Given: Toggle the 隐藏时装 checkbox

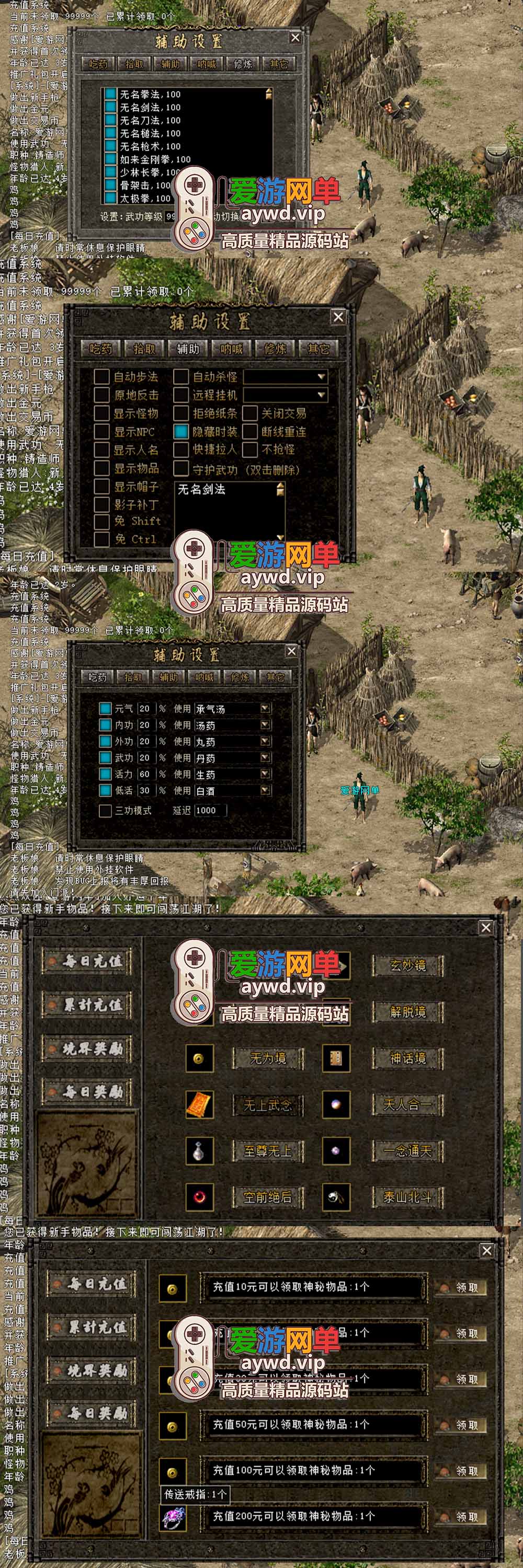Looking at the screenshot, I should tap(181, 432).
